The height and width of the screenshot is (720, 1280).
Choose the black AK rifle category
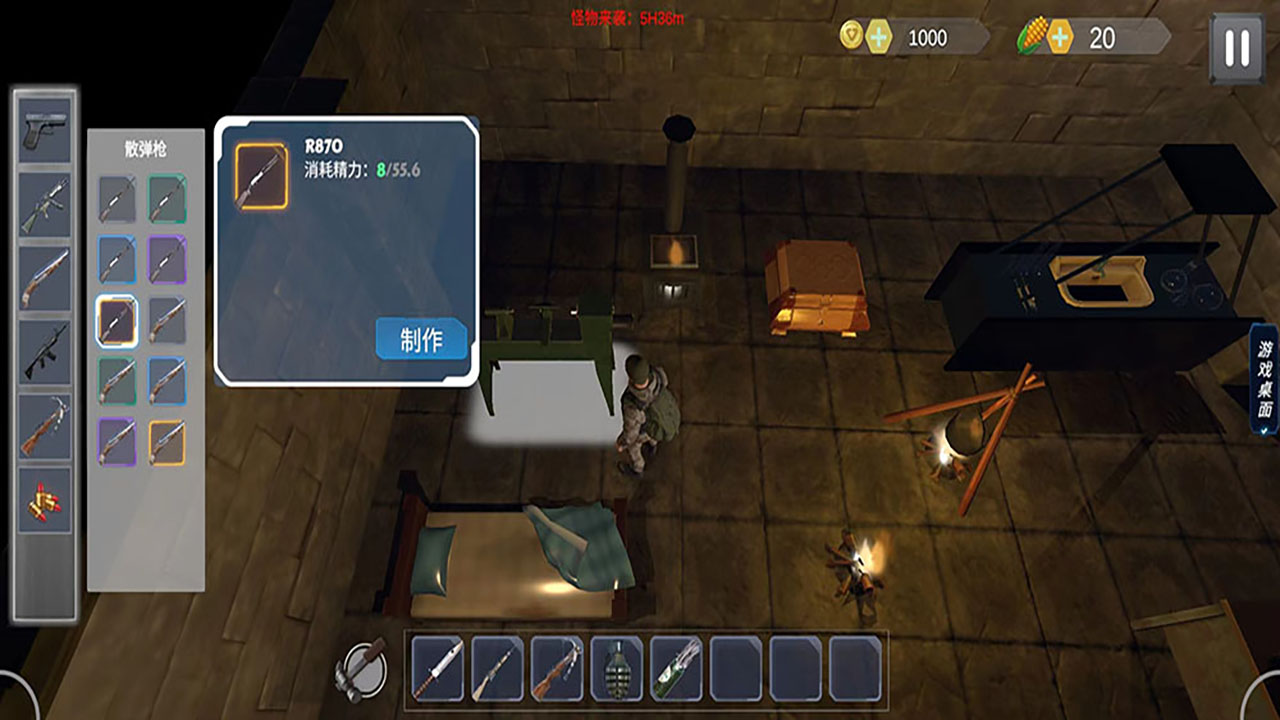45,352
